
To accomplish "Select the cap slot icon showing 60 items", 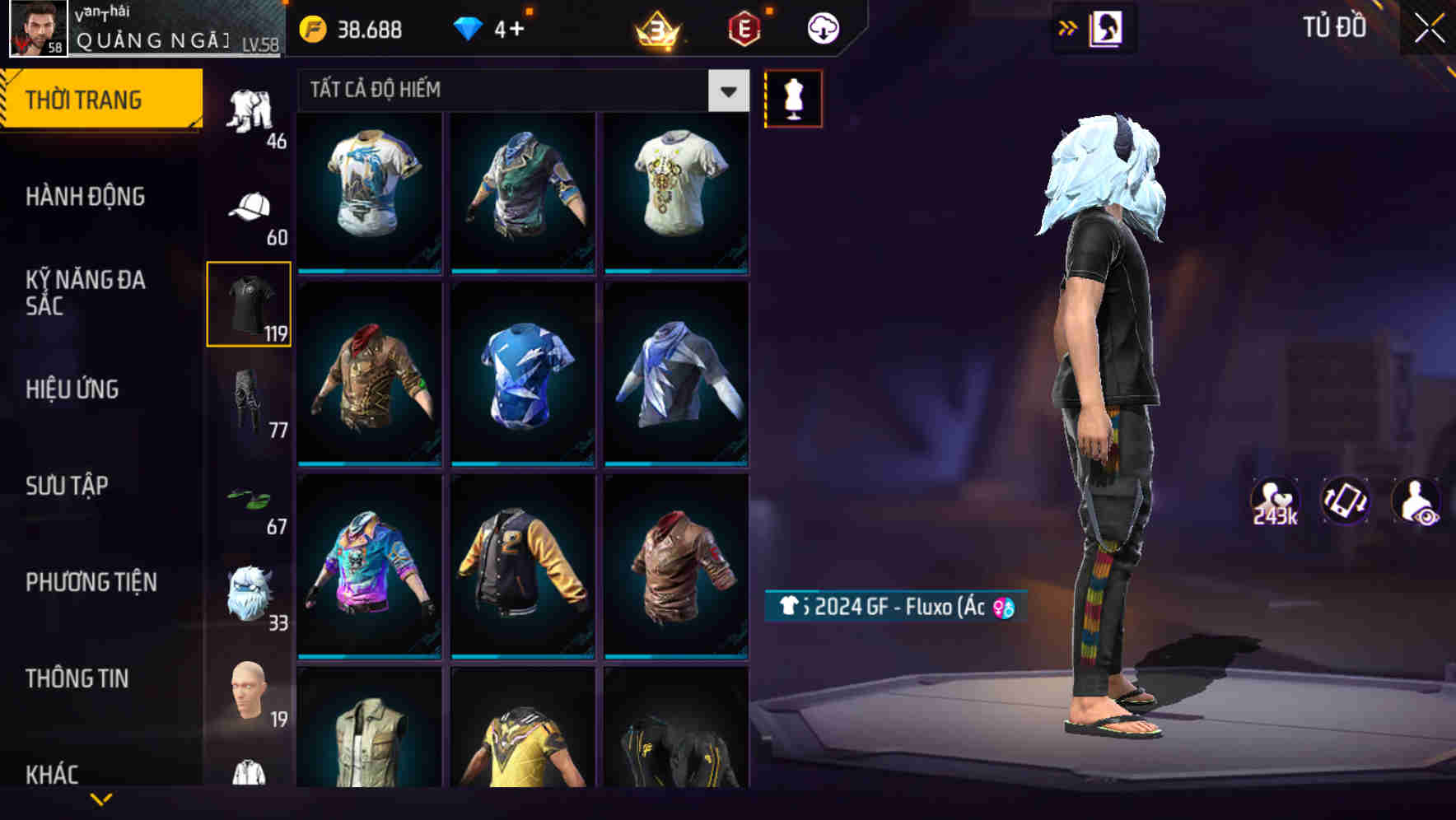I will point(249,208).
